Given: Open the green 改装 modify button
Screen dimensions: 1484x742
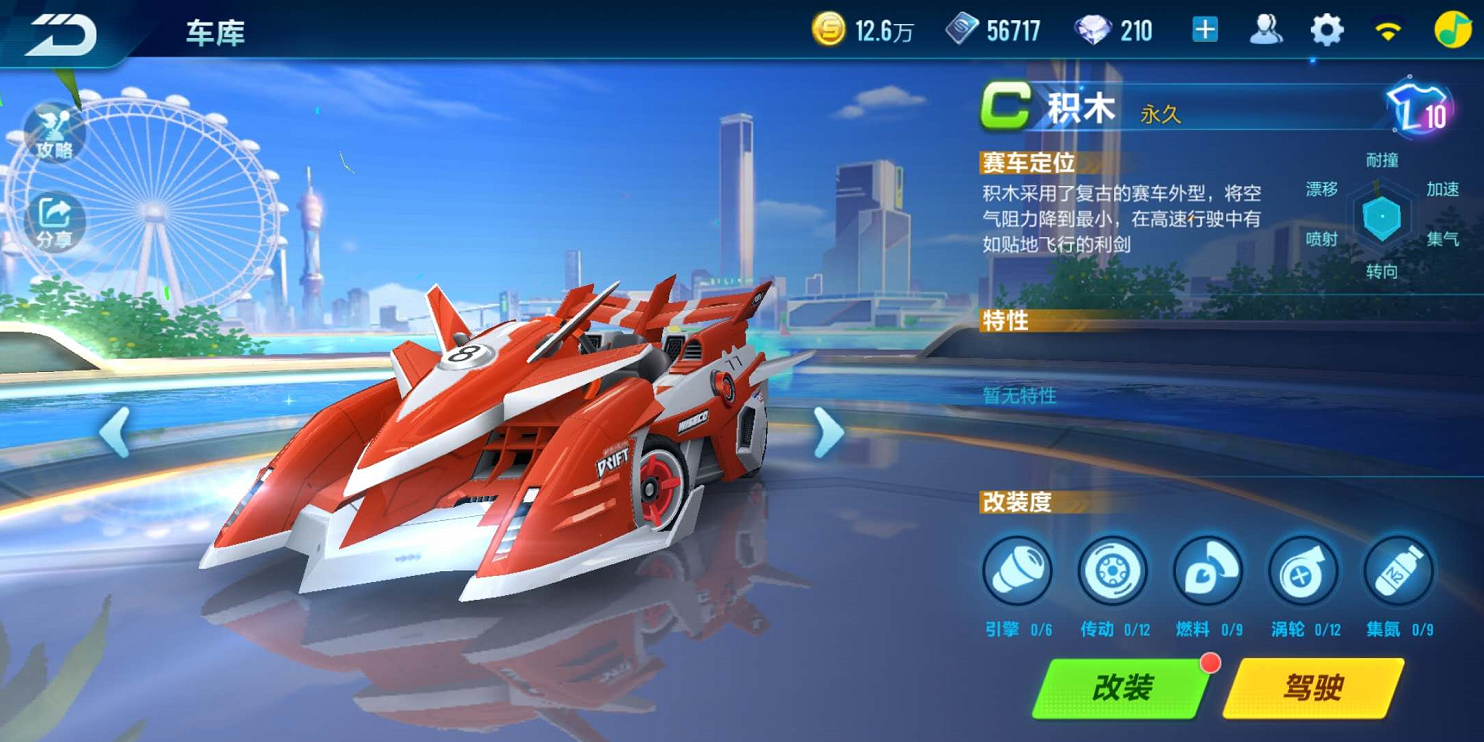Looking at the screenshot, I should pyautogui.click(x=1122, y=688).
